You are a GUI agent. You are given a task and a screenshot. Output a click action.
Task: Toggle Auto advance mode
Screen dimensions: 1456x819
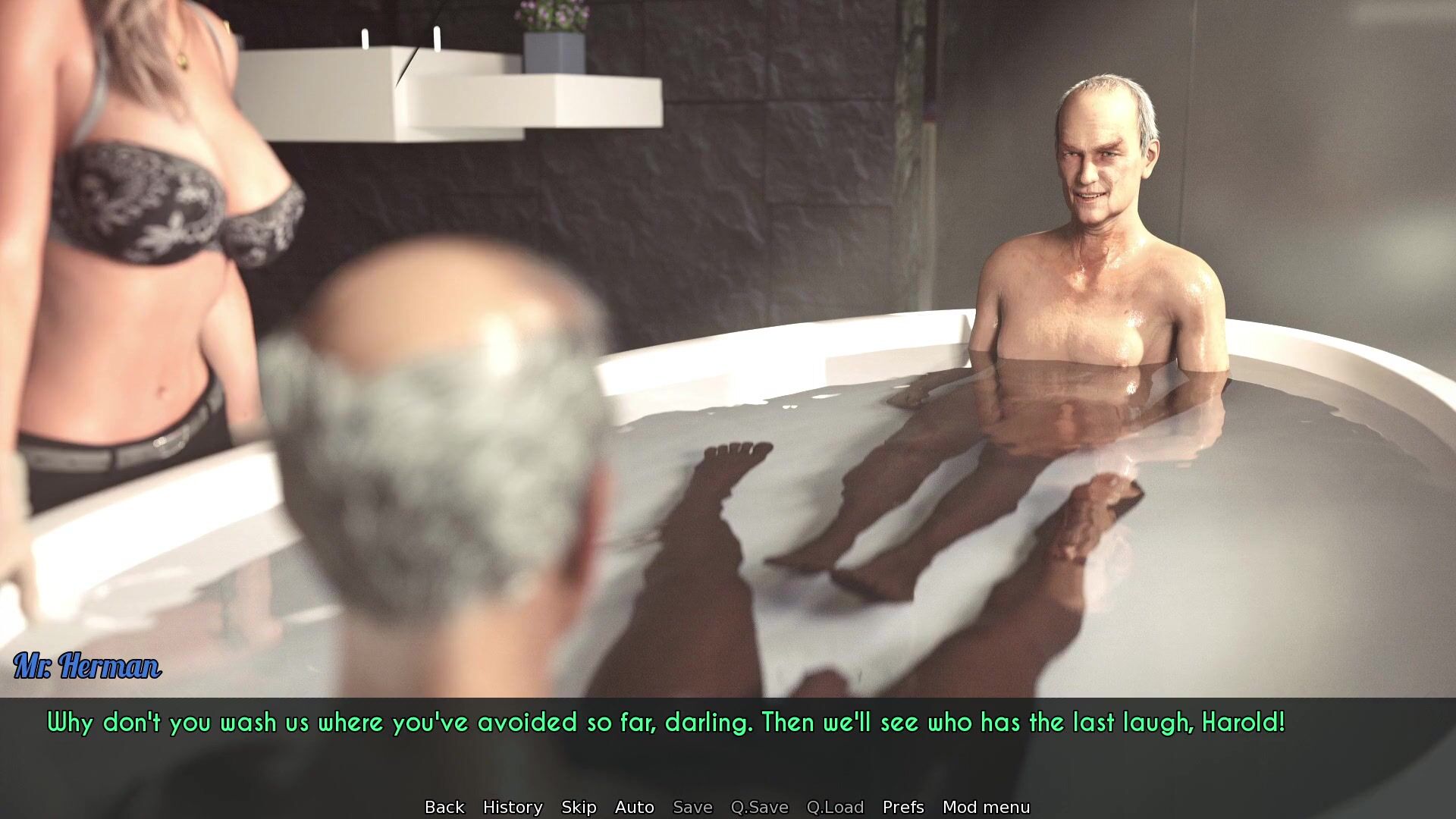(x=634, y=807)
